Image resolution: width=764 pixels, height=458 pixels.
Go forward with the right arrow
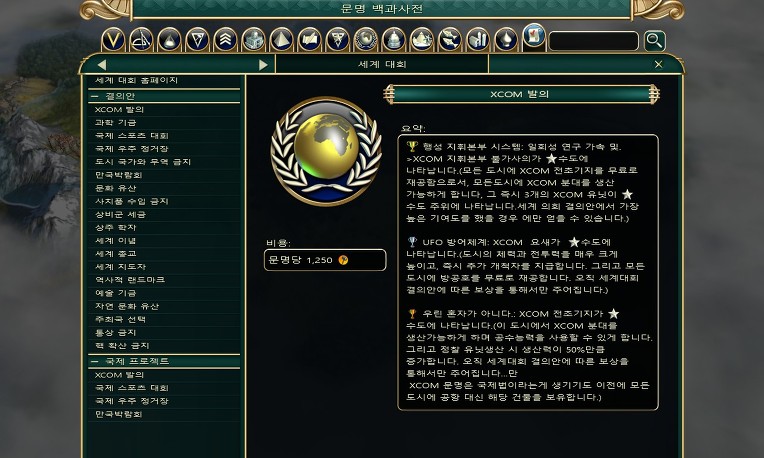point(263,65)
